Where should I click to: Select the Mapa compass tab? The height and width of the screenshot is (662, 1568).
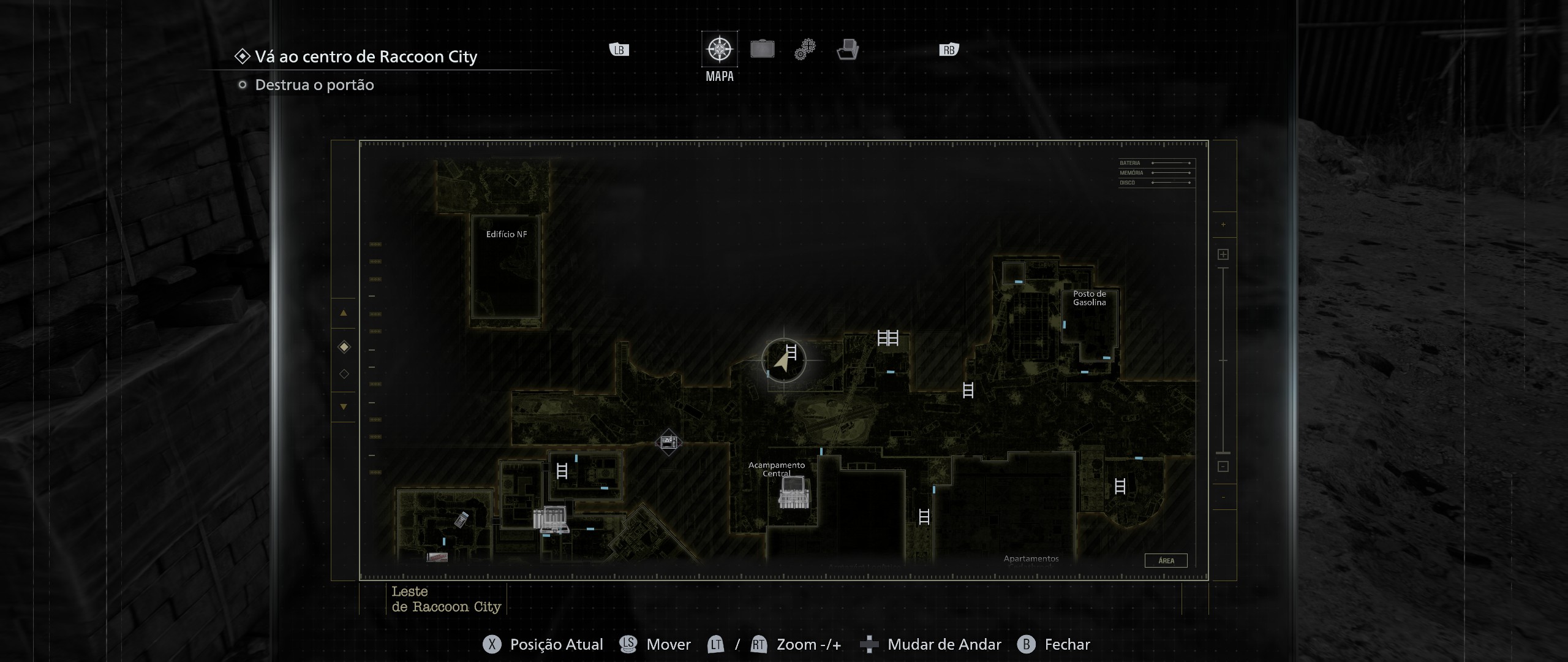[x=719, y=49]
